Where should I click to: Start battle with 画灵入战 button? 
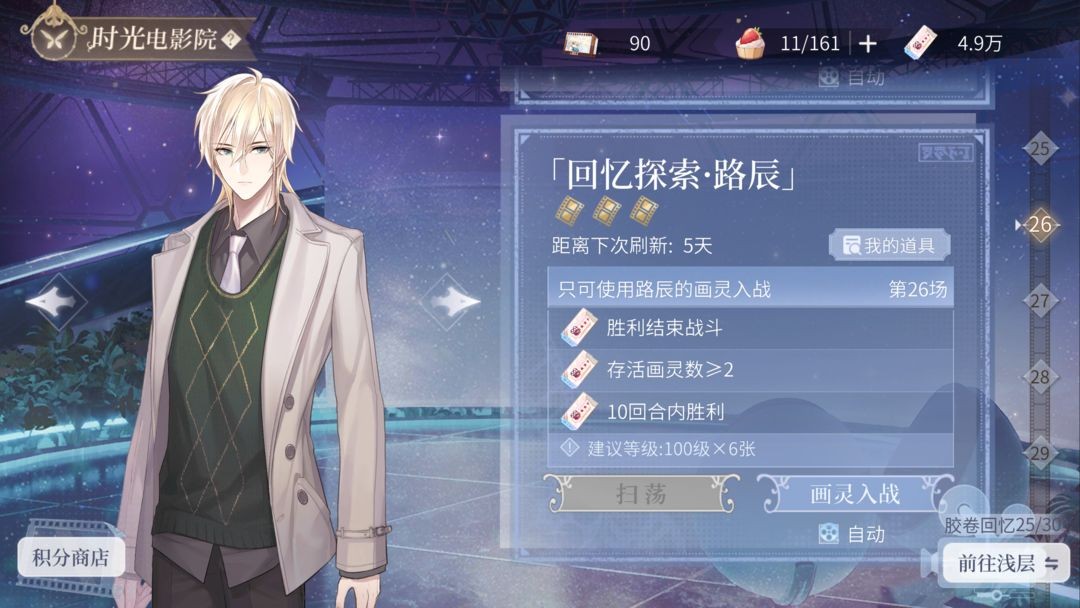pos(854,493)
